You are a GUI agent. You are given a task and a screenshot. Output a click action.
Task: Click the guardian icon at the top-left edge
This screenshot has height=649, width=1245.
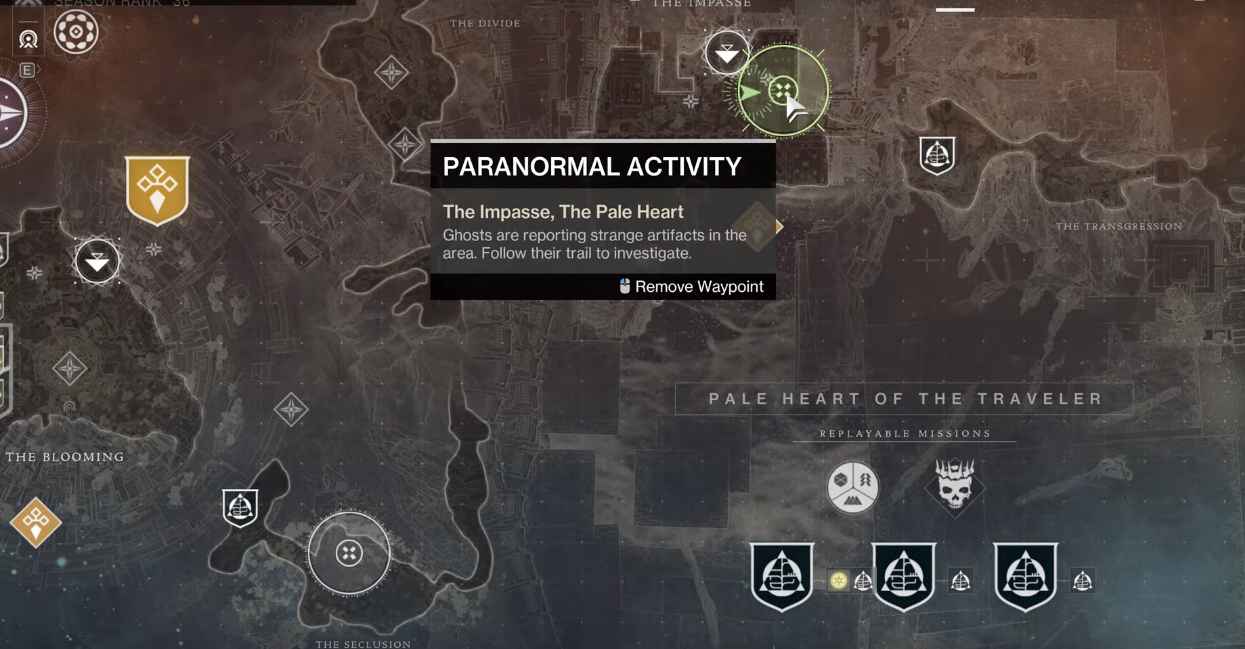click(28, 39)
